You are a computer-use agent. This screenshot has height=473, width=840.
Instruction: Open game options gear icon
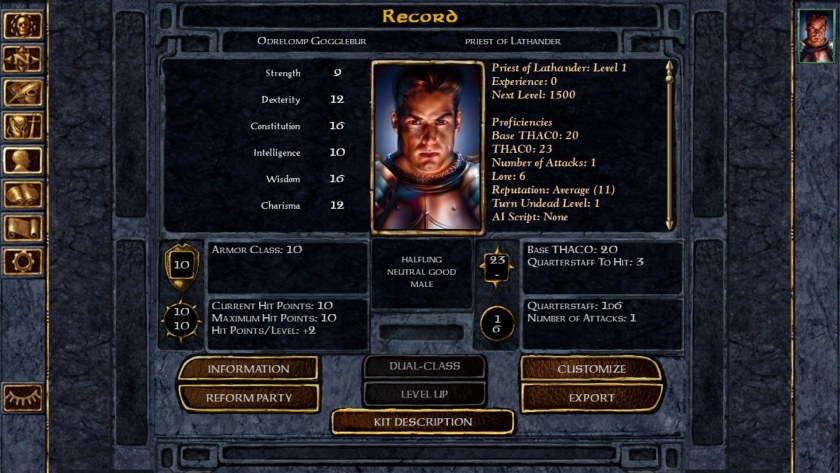[22, 262]
